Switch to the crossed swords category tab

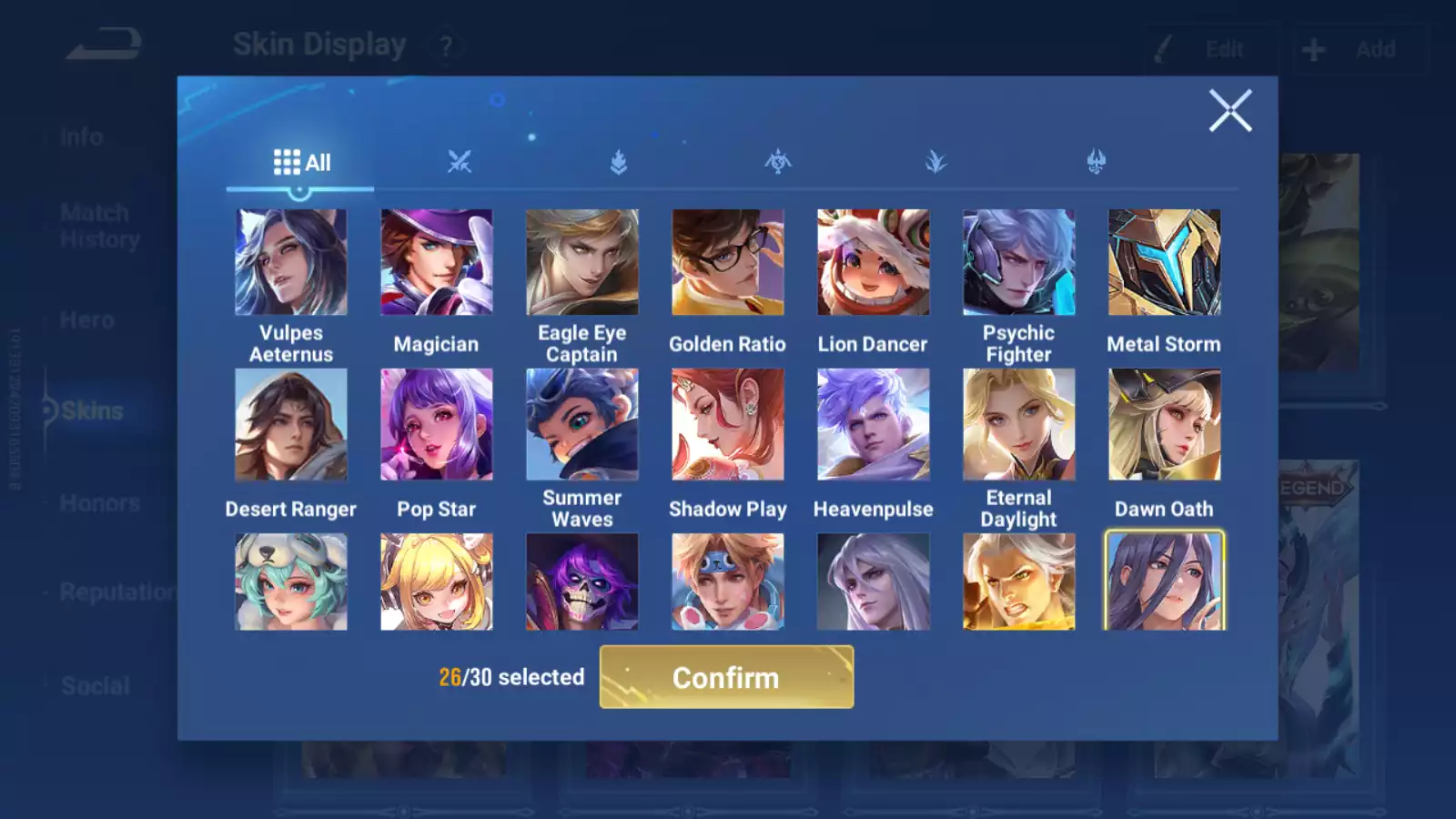(x=460, y=163)
